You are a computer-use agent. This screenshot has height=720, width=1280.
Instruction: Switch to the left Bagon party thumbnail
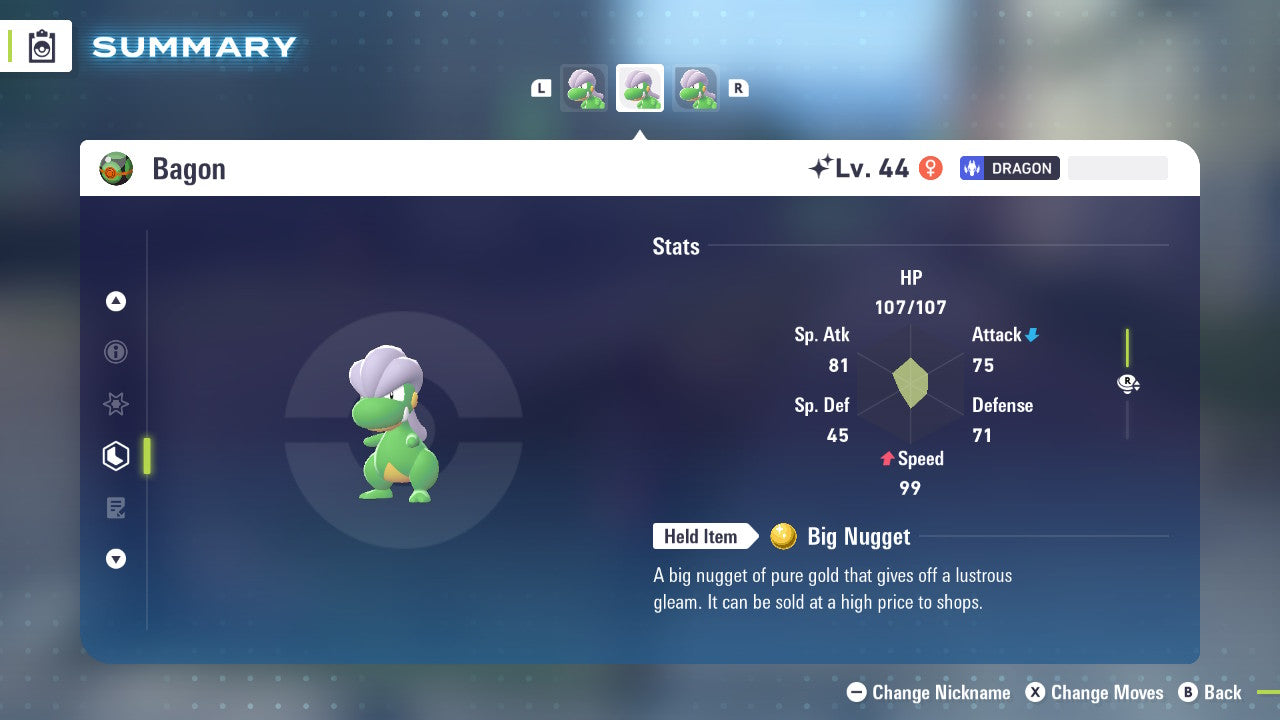coord(584,88)
